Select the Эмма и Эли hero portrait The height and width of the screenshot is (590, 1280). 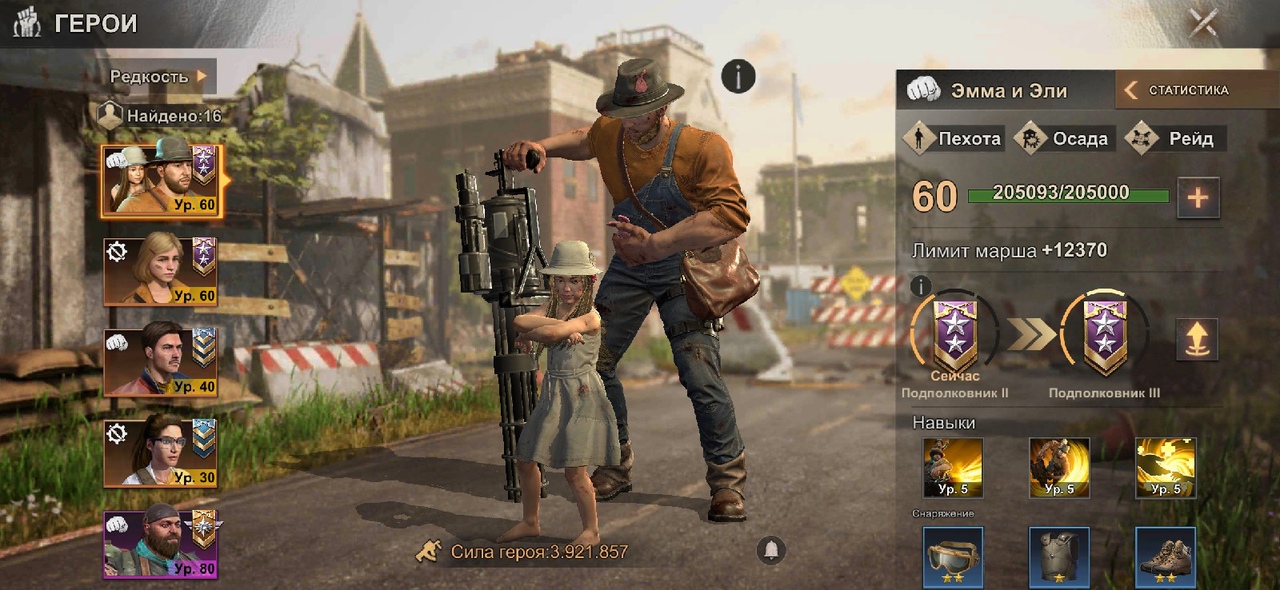pos(160,181)
